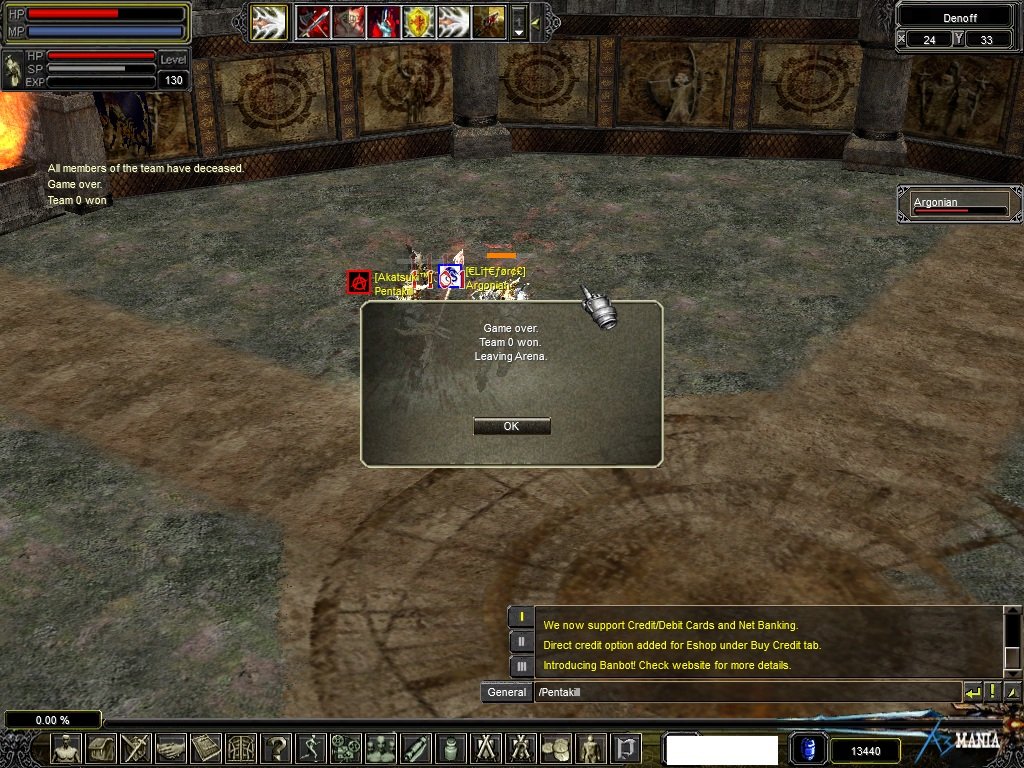Select the Argonian target frame
The image size is (1024, 768).
point(959,204)
